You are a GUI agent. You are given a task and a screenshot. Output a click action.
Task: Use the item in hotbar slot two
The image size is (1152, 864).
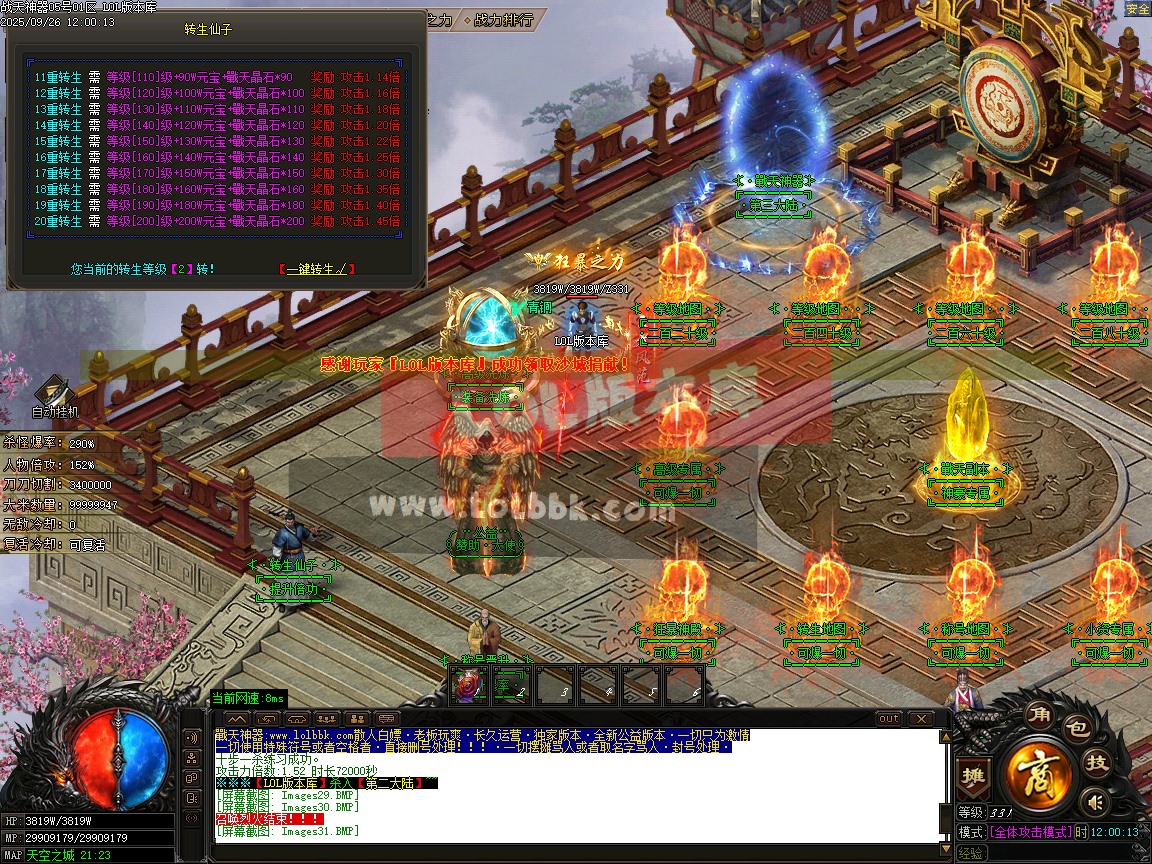tap(509, 686)
